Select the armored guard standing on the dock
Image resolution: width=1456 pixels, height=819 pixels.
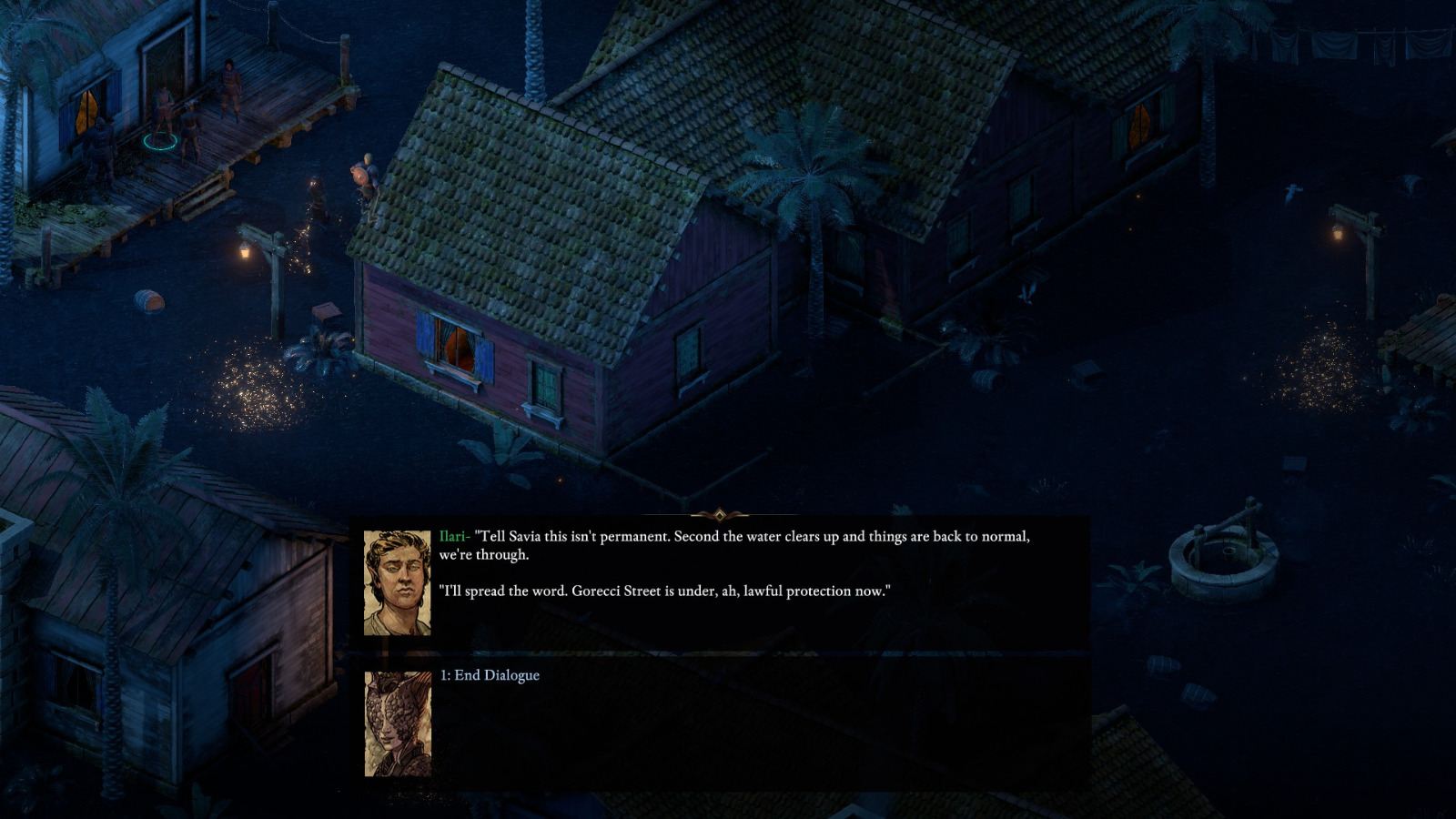[x=230, y=91]
